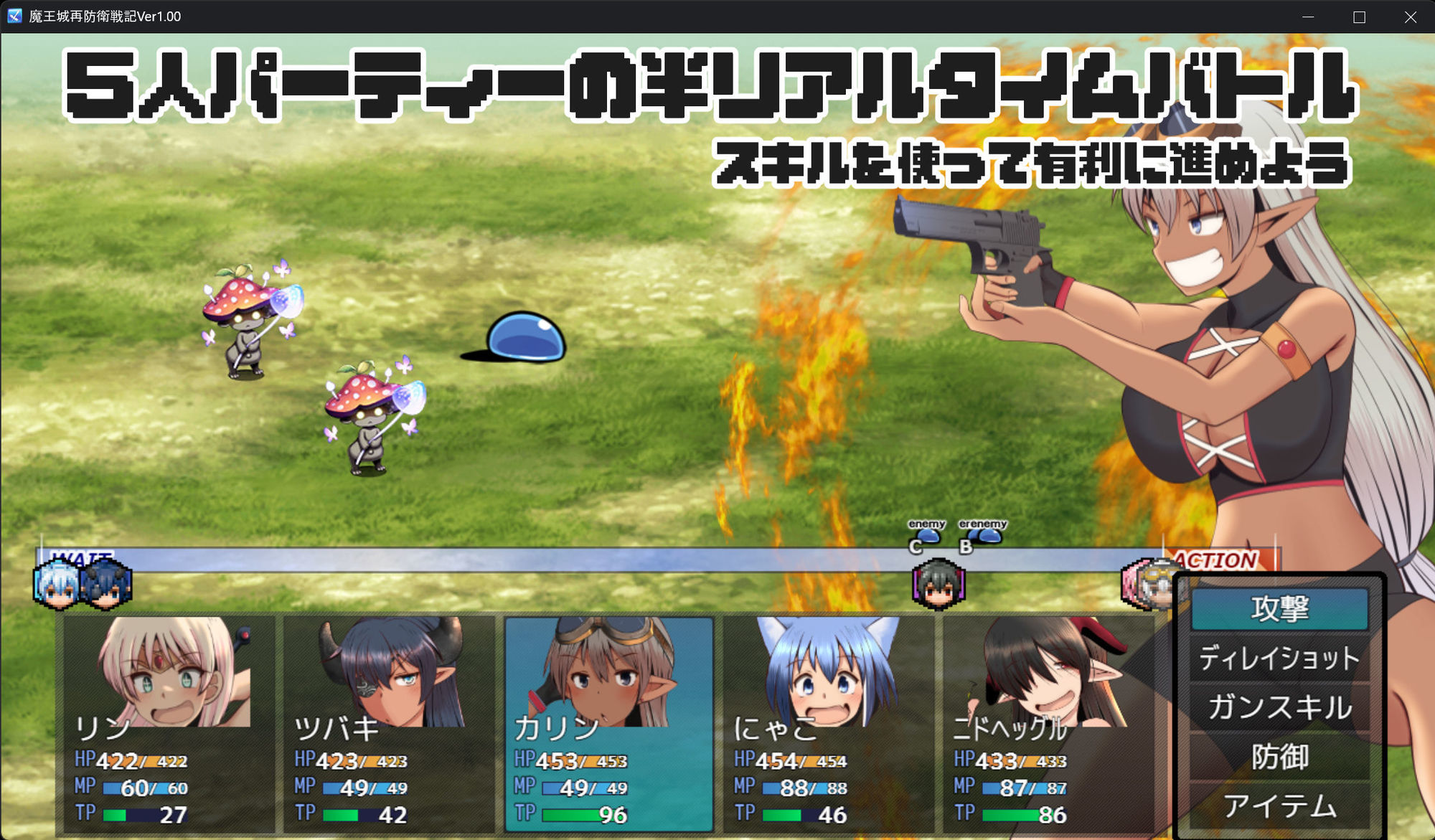This screenshot has width=1435, height=840.
Task: Minimize the game window
Action: click(x=1308, y=16)
